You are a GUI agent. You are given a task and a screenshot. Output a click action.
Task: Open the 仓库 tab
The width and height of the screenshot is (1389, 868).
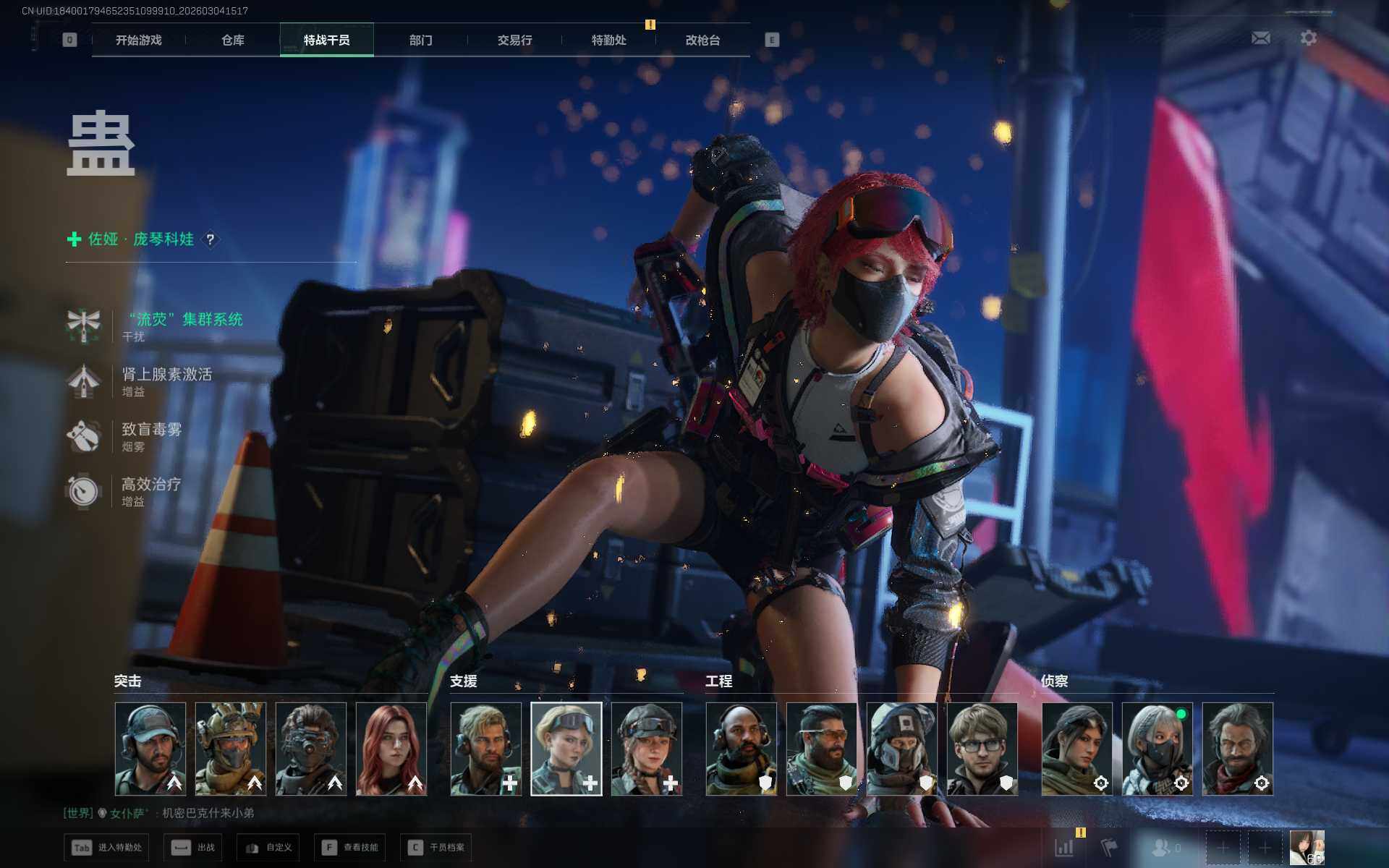(x=233, y=41)
